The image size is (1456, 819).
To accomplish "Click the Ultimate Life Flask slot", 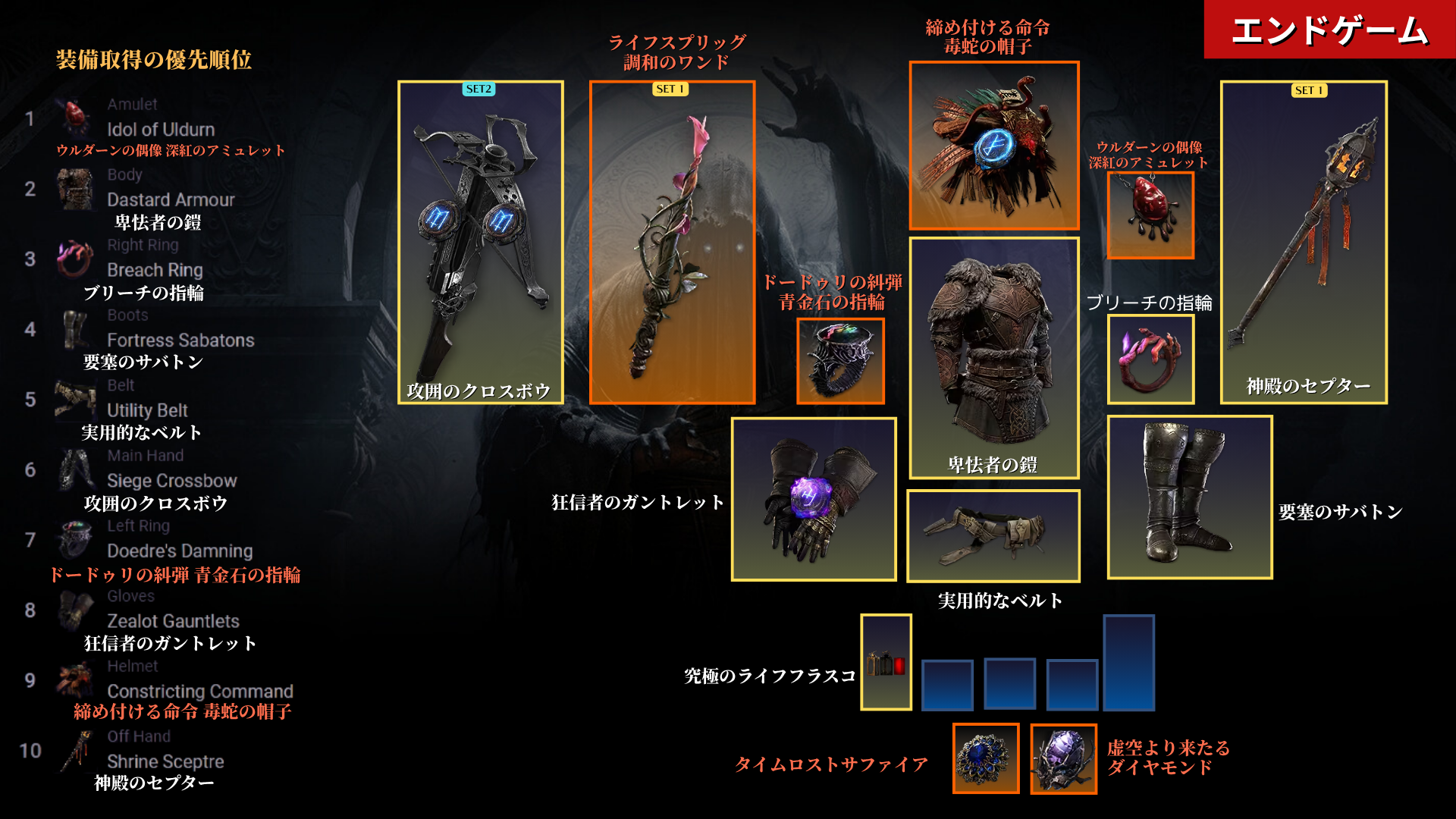I will pyautogui.click(x=886, y=662).
